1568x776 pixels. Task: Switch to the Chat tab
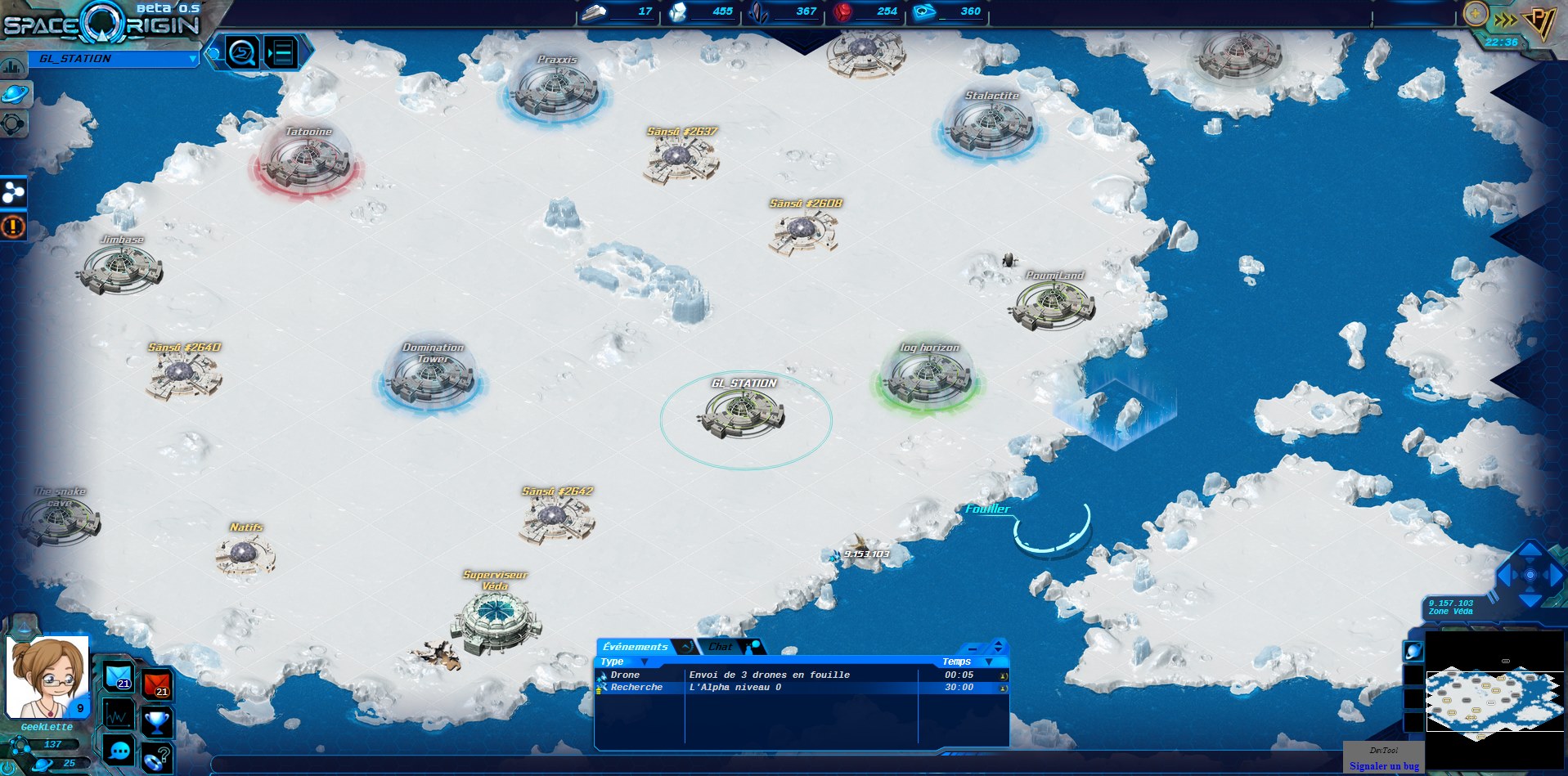pos(721,647)
